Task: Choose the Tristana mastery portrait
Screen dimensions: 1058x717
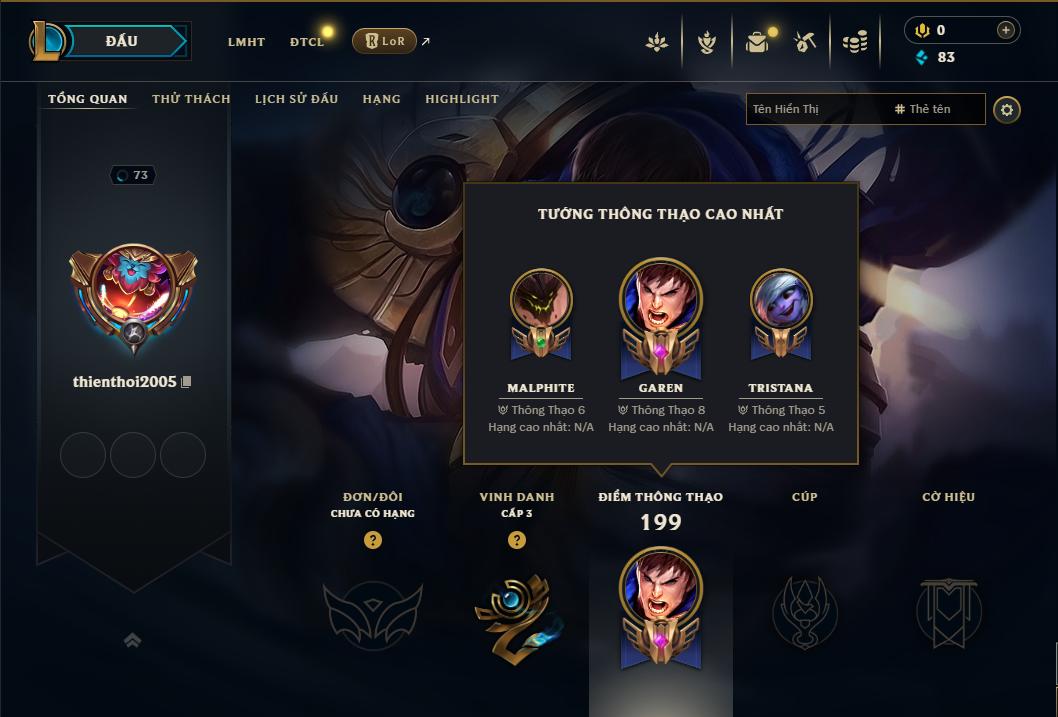Action: tap(781, 299)
